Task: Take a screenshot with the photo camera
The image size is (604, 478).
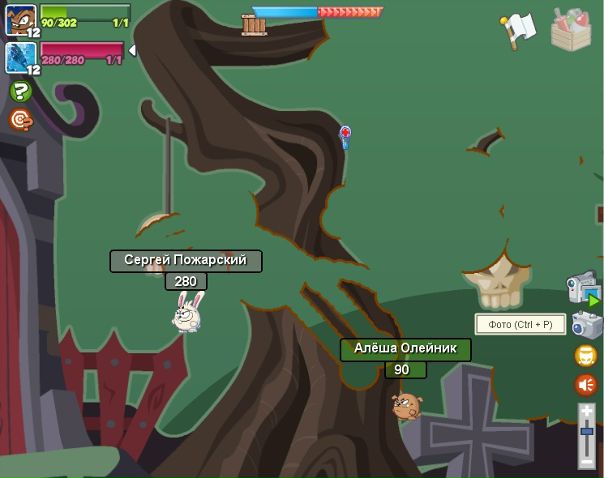Action: (586, 325)
